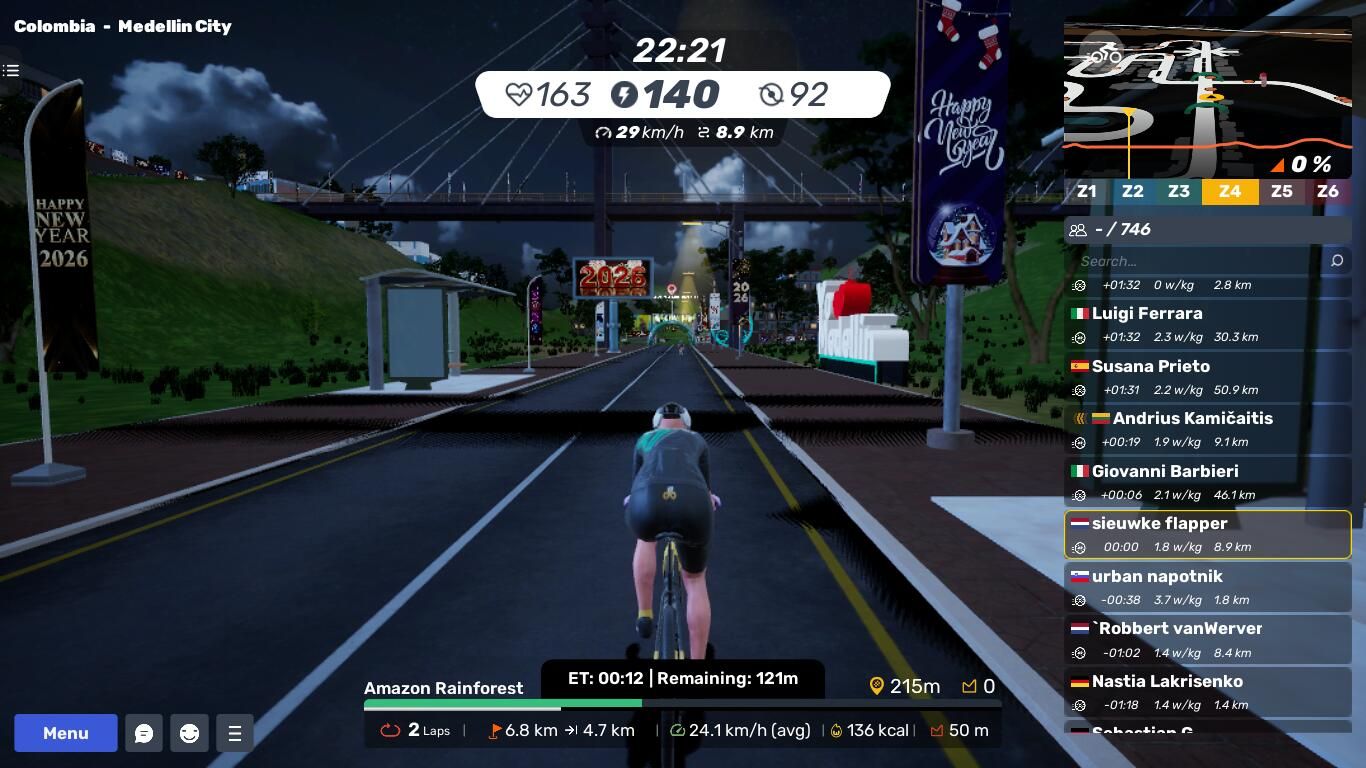Click the search magnifier icon
The height and width of the screenshot is (768, 1366).
tap(1337, 261)
